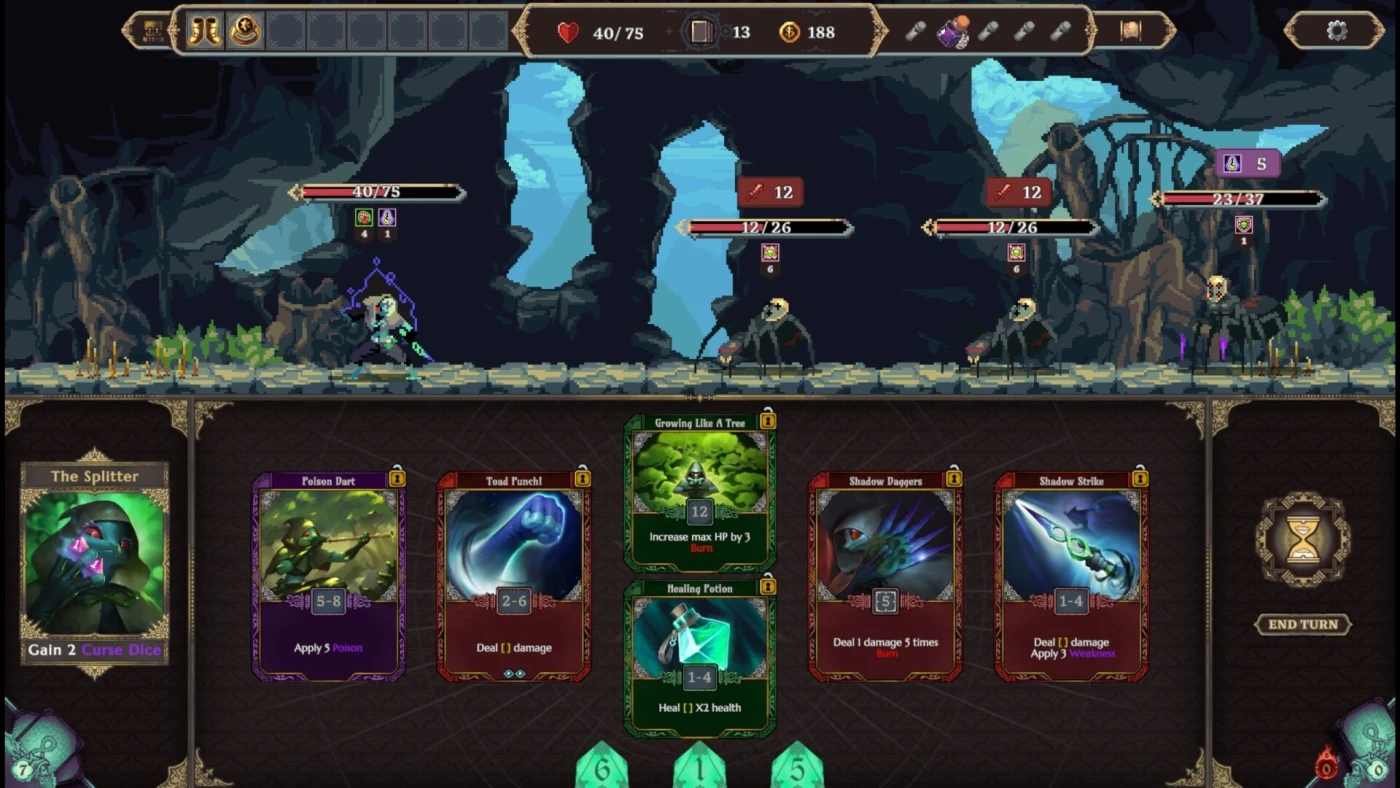Play the Toad Punch! card

(514, 576)
